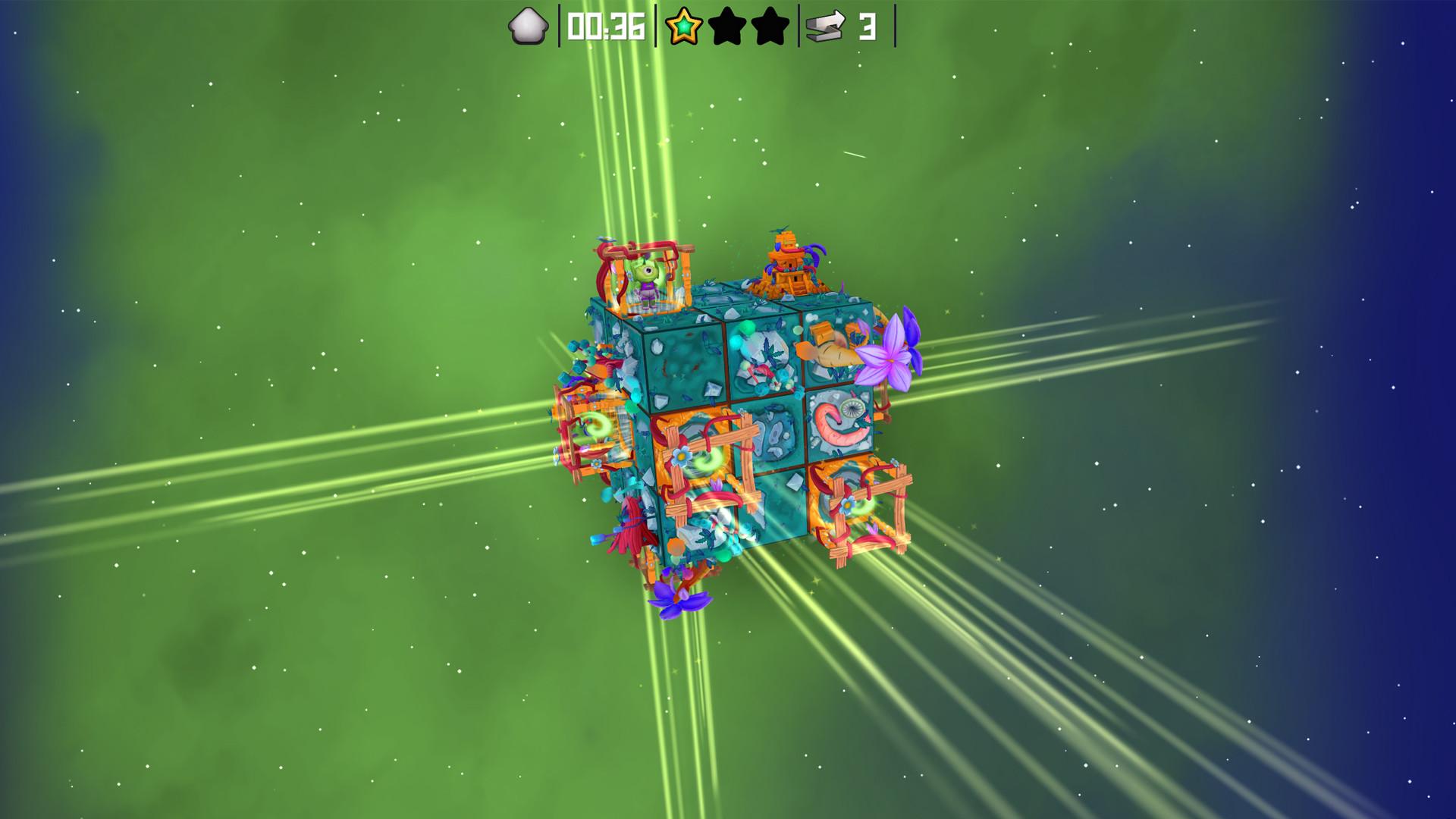1456x819 pixels.
Task: Select the alien character on the swing
Action: click(646, 281)
